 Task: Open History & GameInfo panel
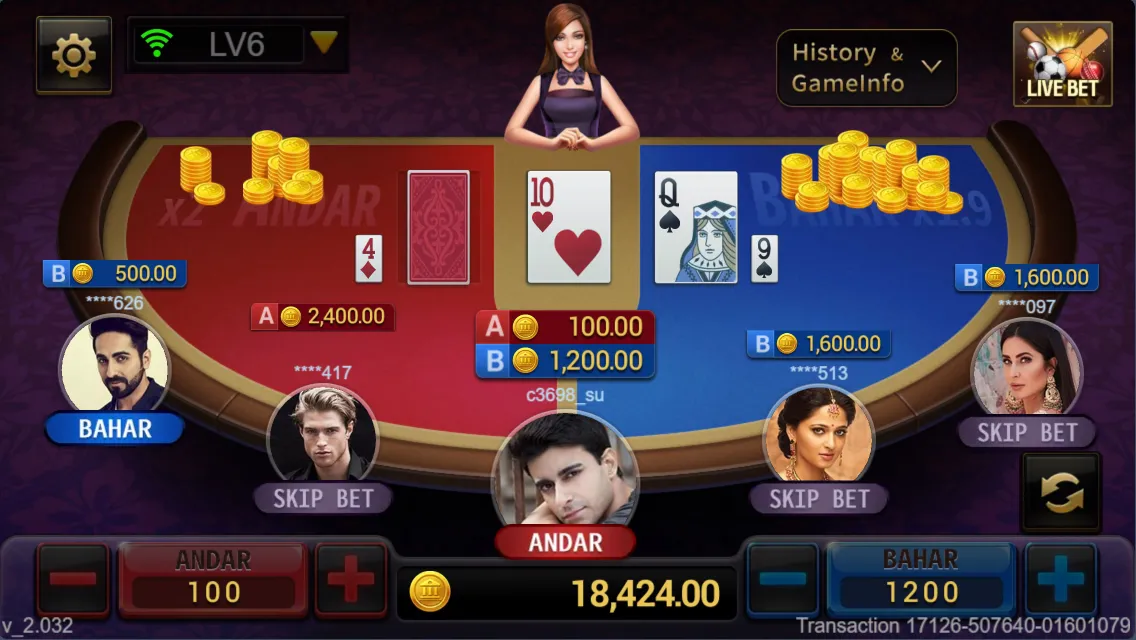tap(866, 68)
